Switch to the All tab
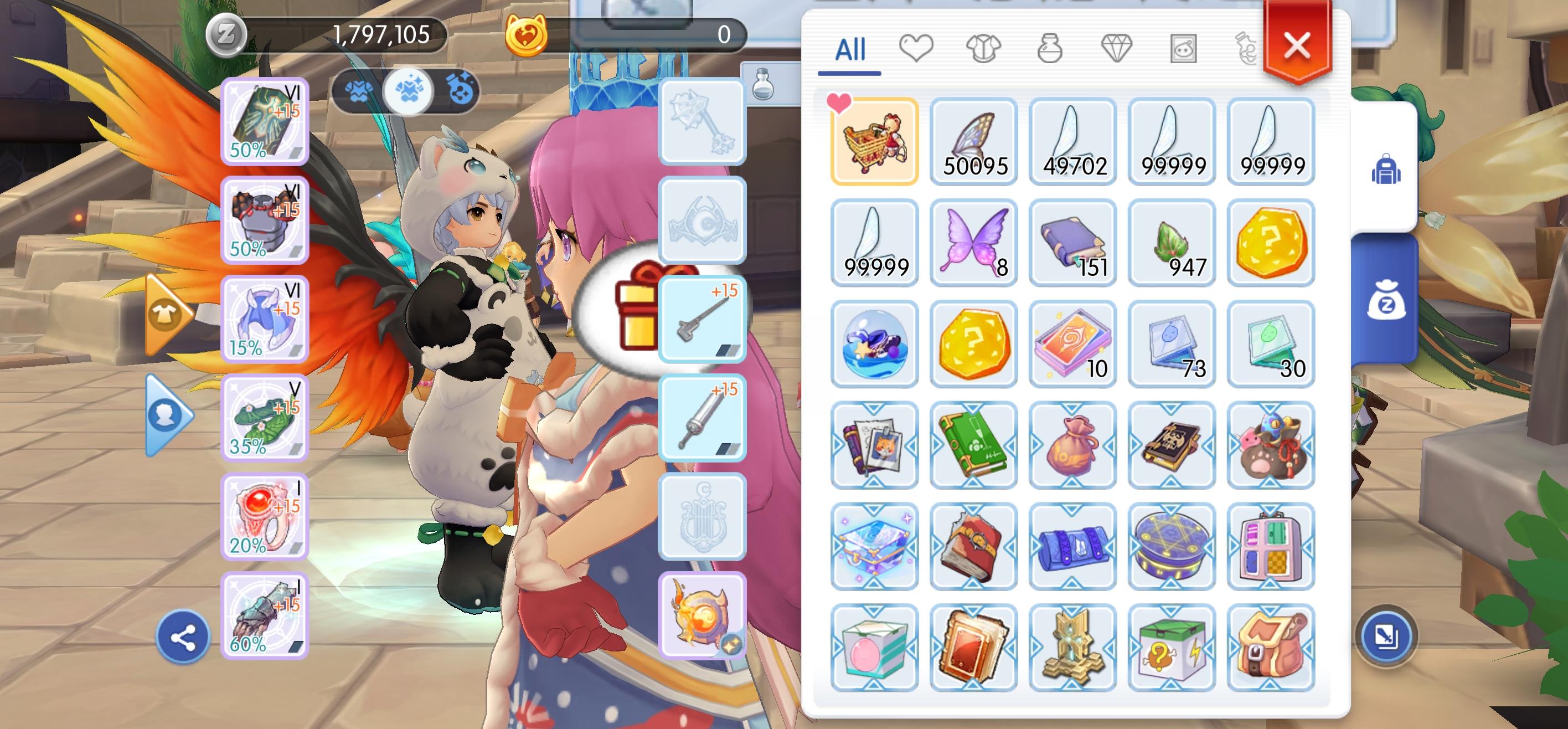 pos(850,51)
